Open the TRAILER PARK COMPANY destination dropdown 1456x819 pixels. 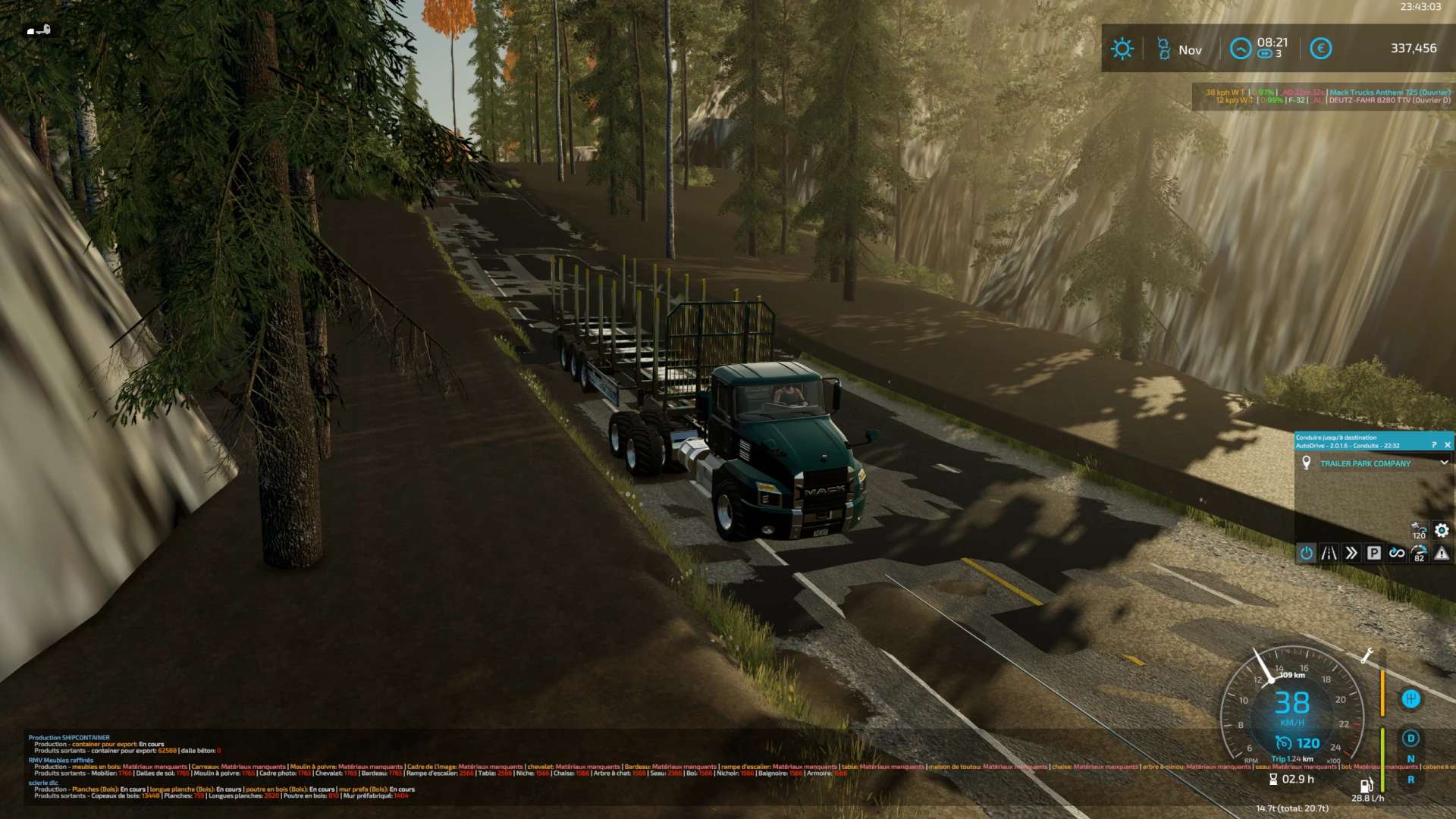click(x=1444, y=463)
